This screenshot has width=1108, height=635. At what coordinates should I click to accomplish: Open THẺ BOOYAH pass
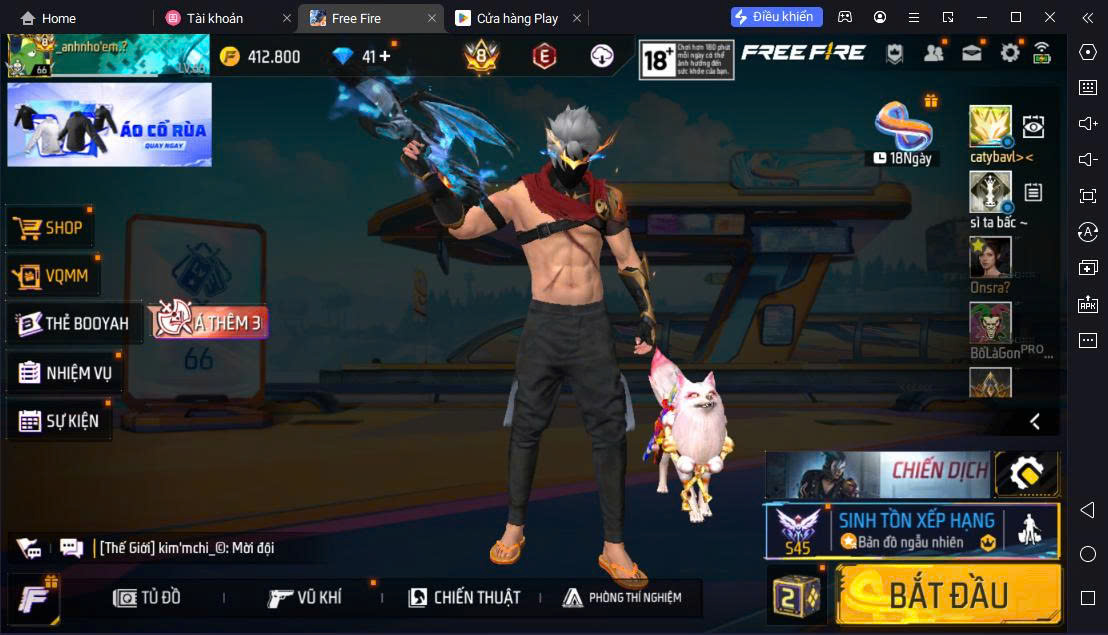[x=74, y=324]
